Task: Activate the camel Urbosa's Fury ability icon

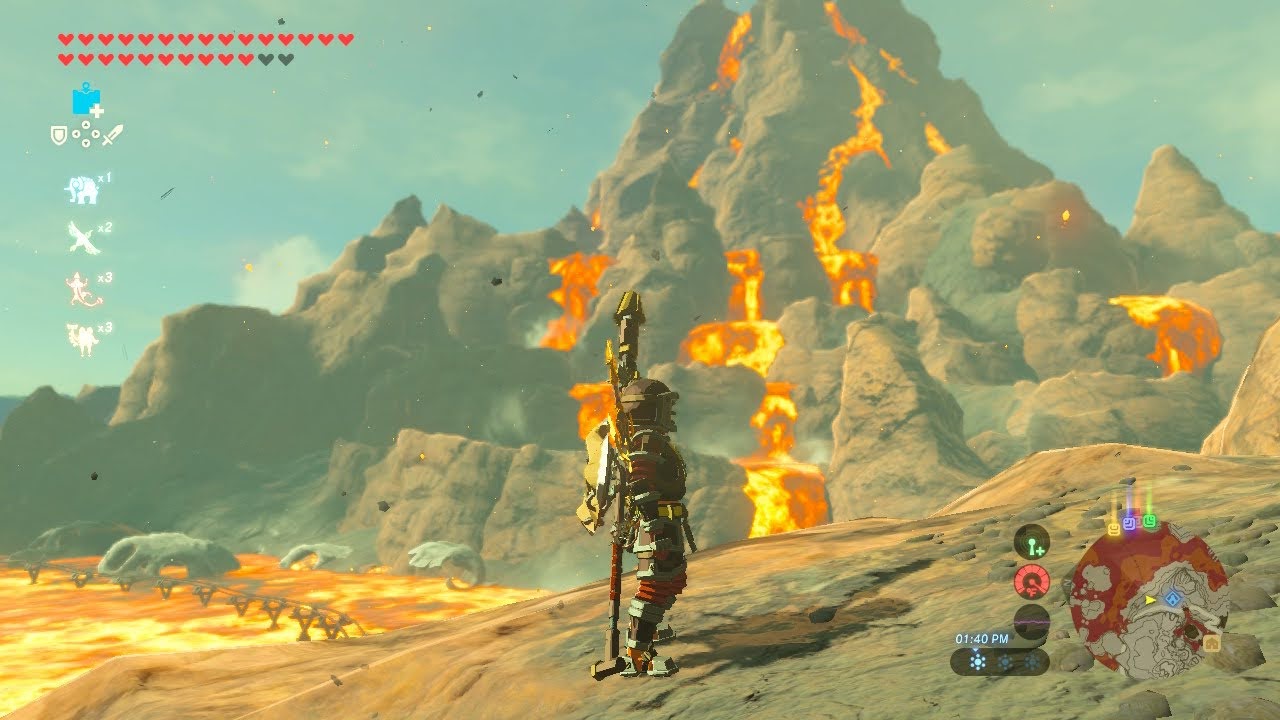Action: [82, 339]
